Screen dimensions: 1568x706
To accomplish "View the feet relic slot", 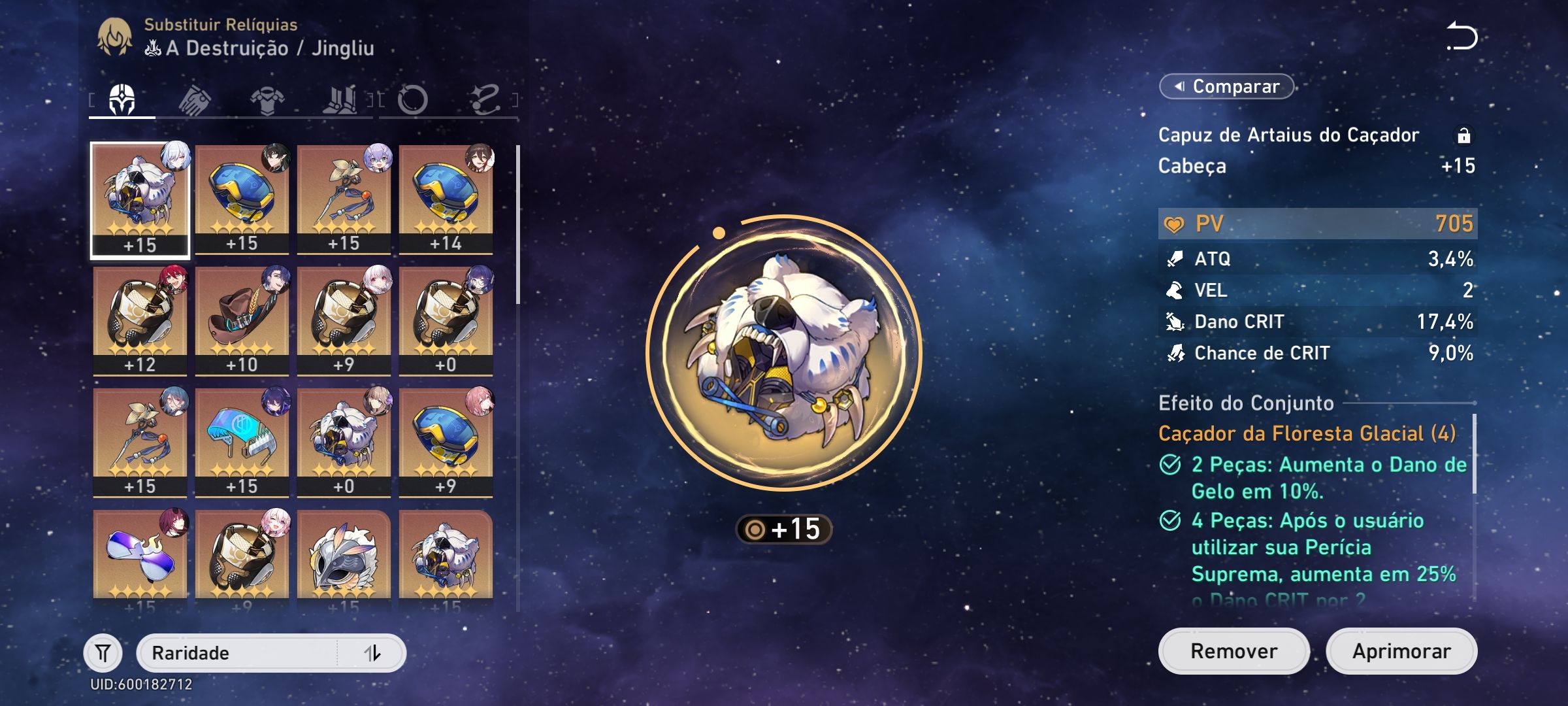I will pyautogui.click(x=343, y=99).
